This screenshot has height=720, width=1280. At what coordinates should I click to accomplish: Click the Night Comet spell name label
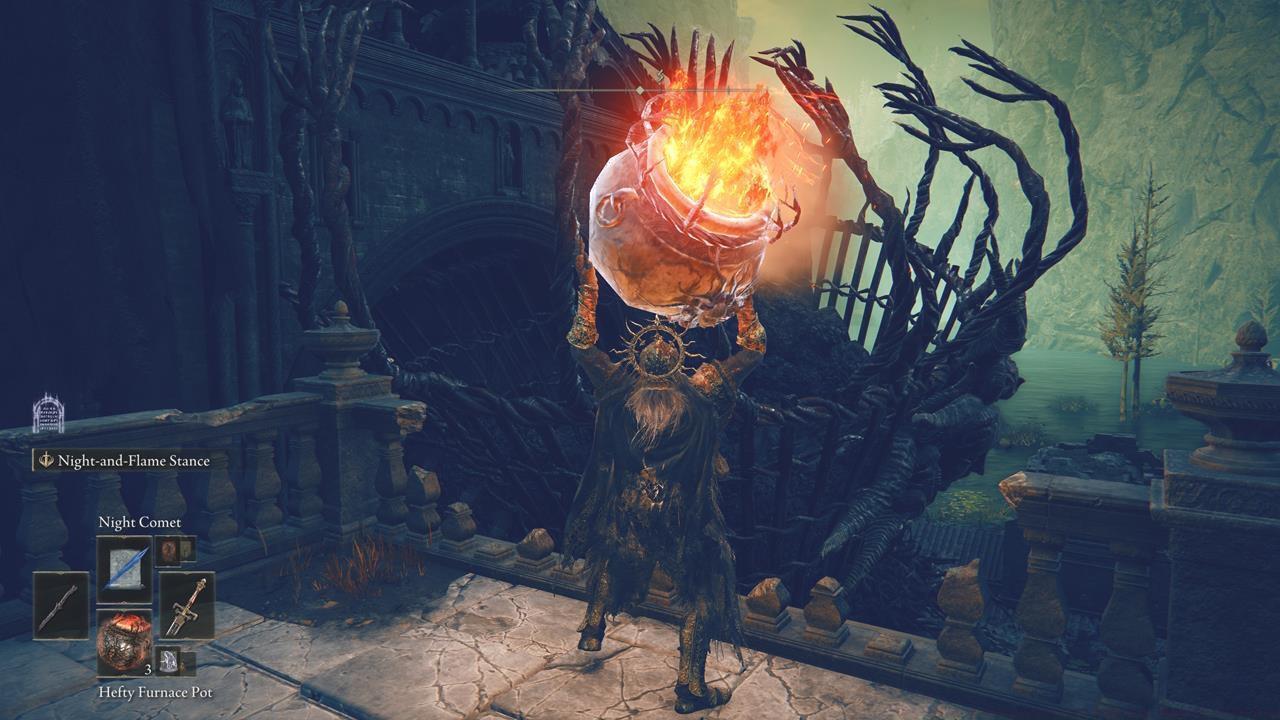[140, 520]
